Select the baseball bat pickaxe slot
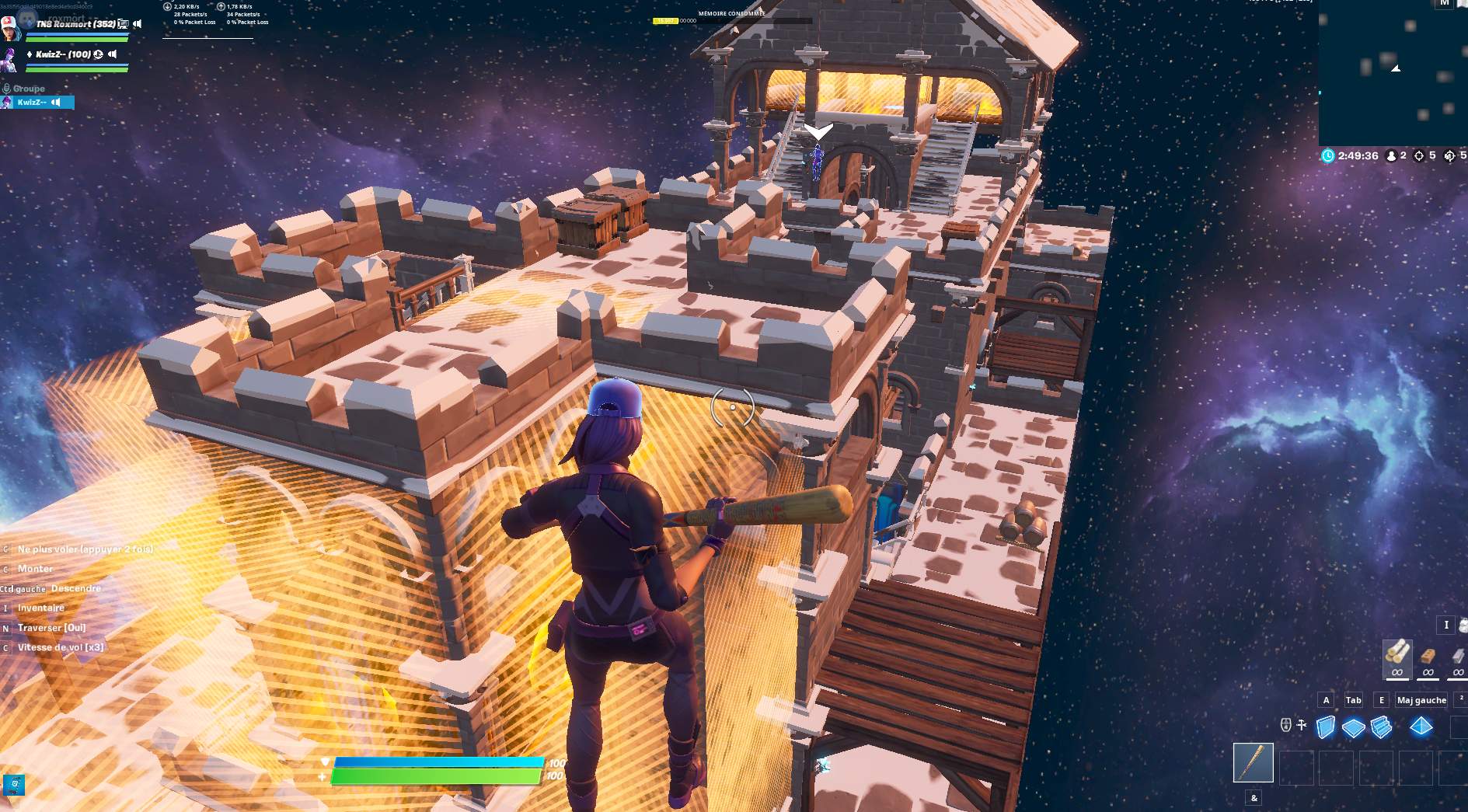The image size is (1468, 812). click(1253, 762)
